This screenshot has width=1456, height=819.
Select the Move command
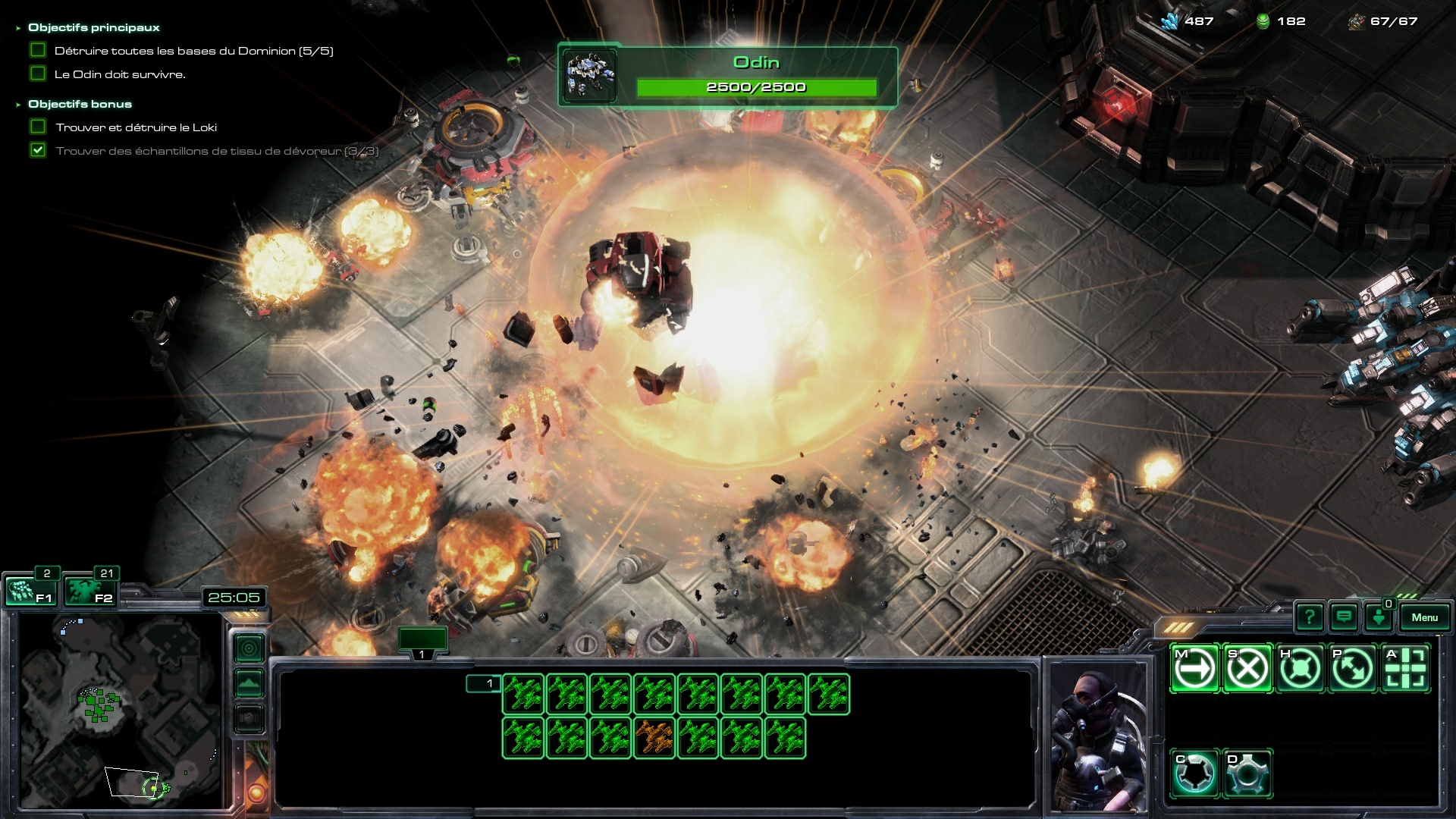(1195, 669)
